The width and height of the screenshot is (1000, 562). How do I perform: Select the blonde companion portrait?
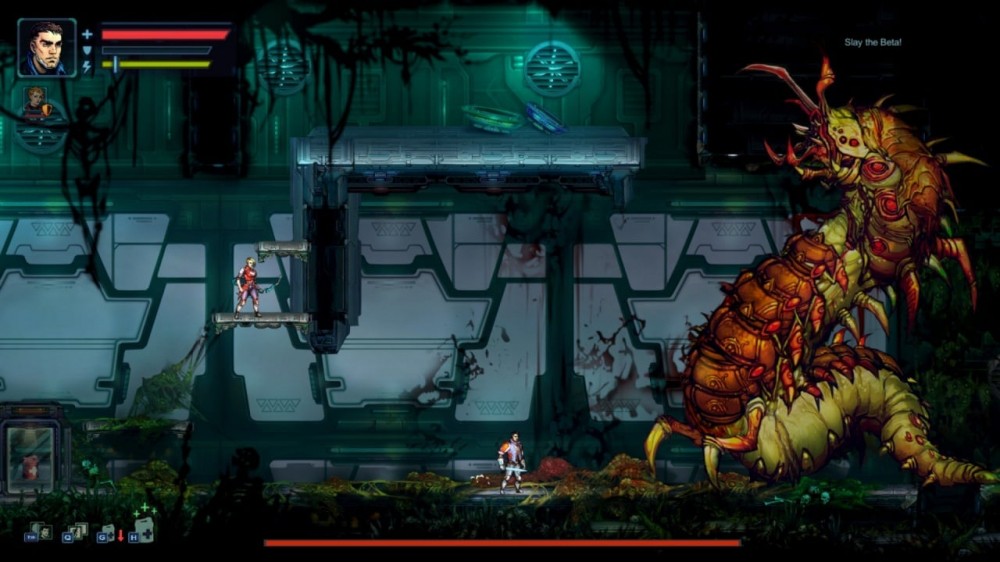click(38, 101)
